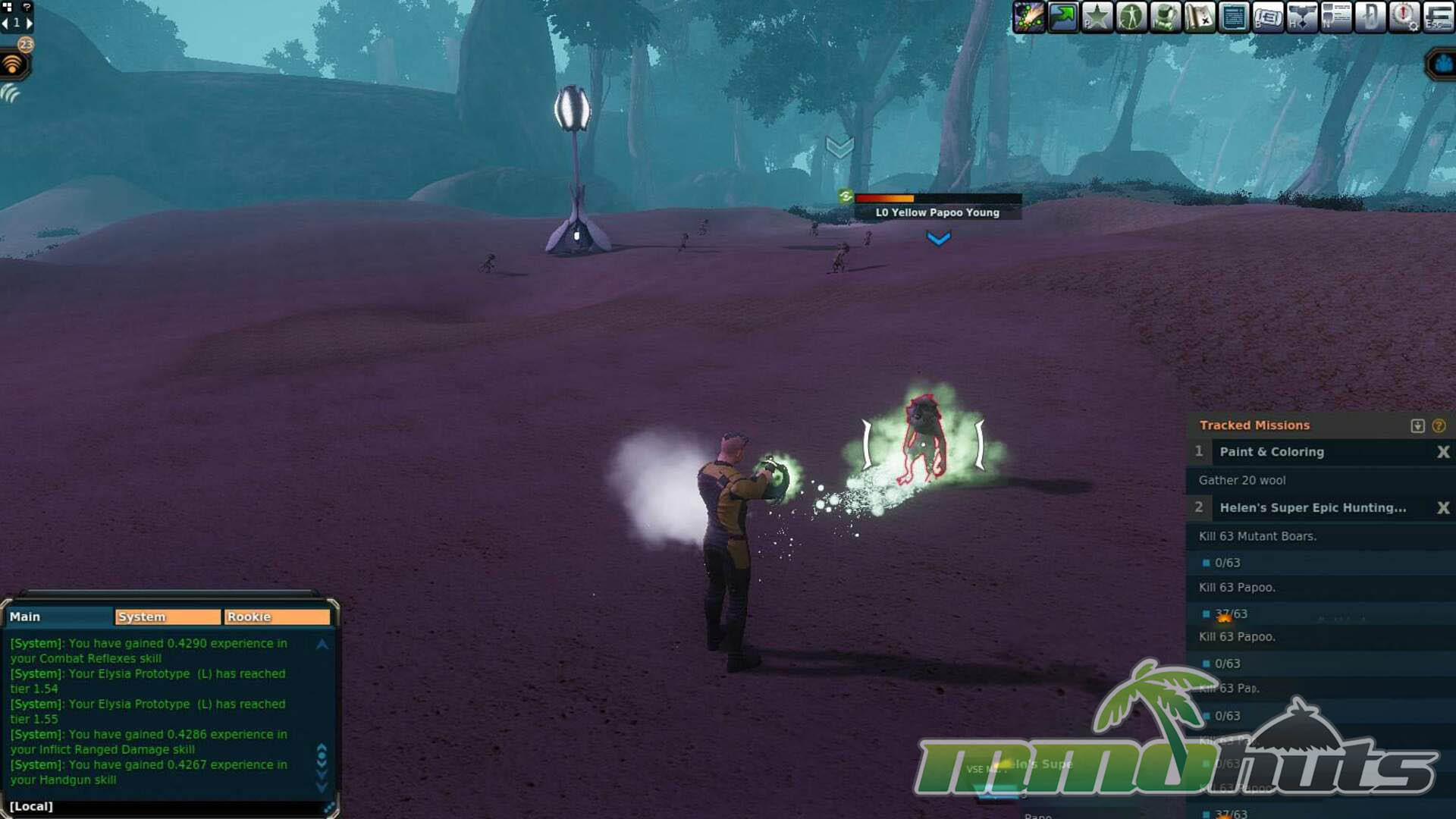Open the map scroll toolbar icon
The height and width of the screenshot is (819, 1456).
coord(1200,17)
